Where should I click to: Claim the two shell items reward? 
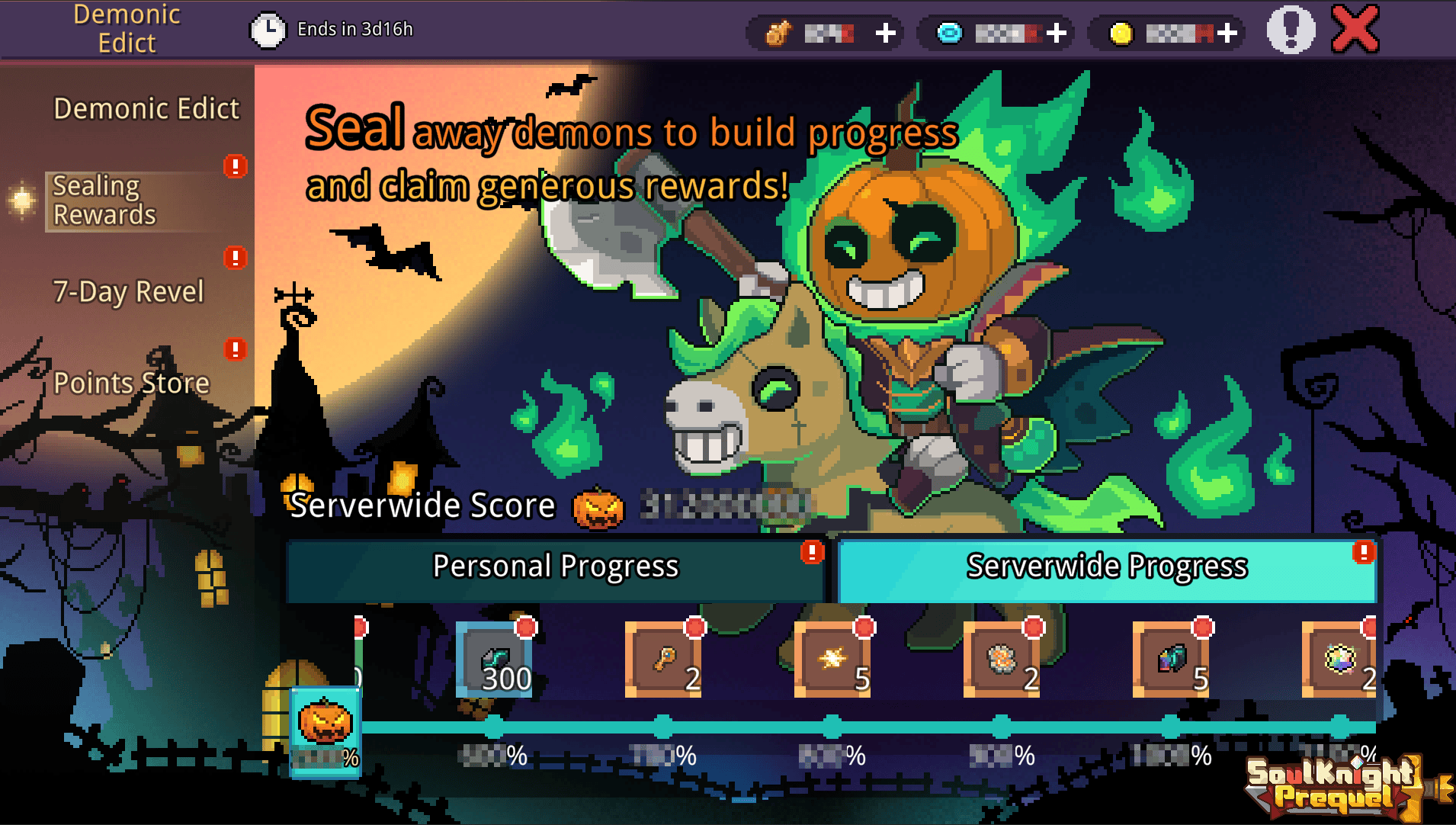(x=1002, y=660)
